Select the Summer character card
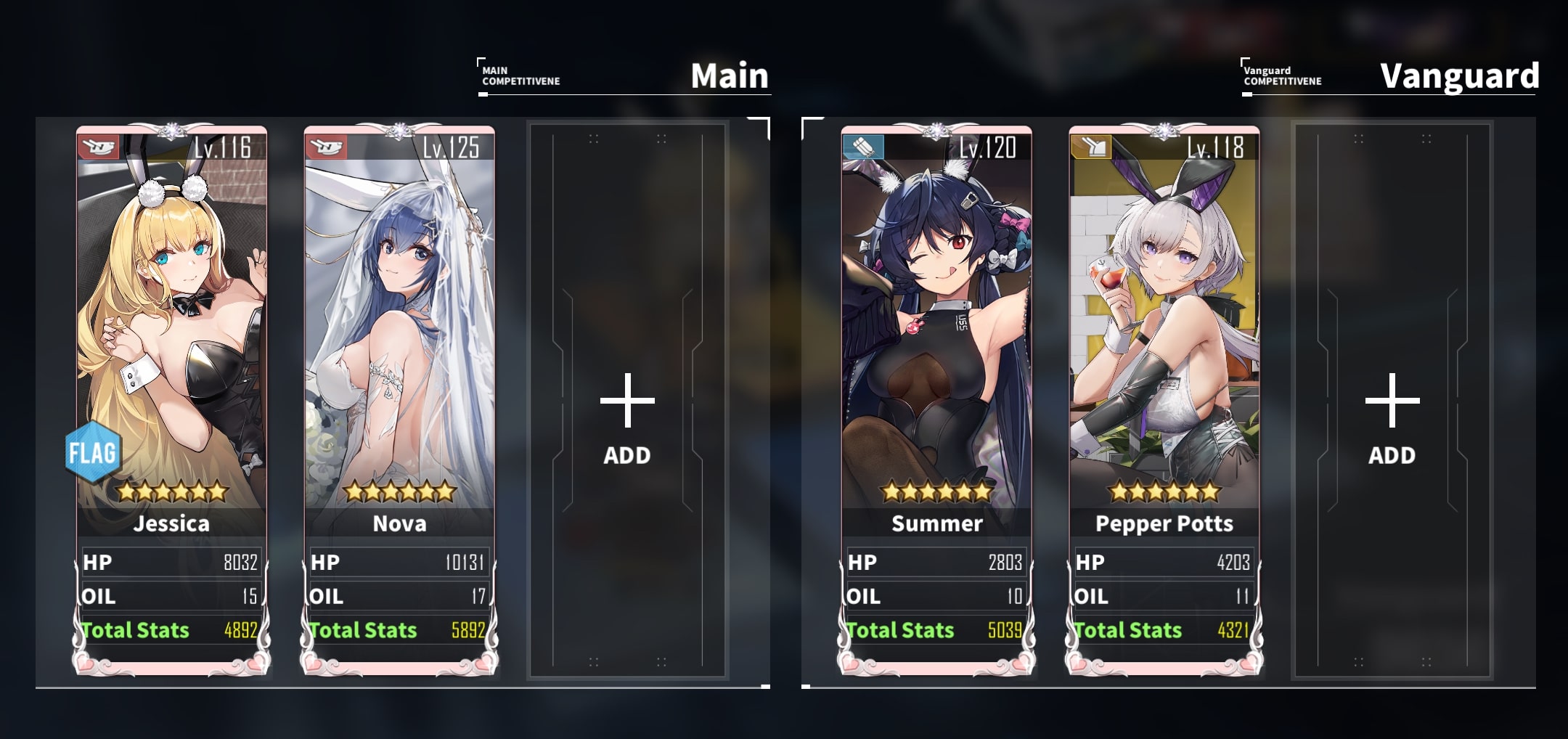Image resolution: width=1568 pixels, height=739 pixels. (936, 327)
